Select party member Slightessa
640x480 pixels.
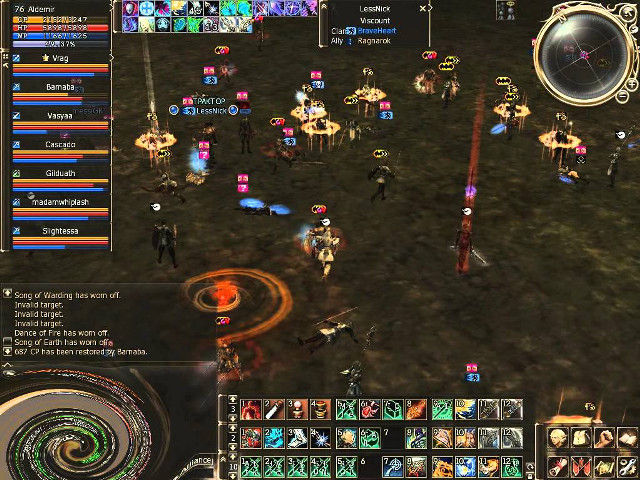tap(59, 231)
